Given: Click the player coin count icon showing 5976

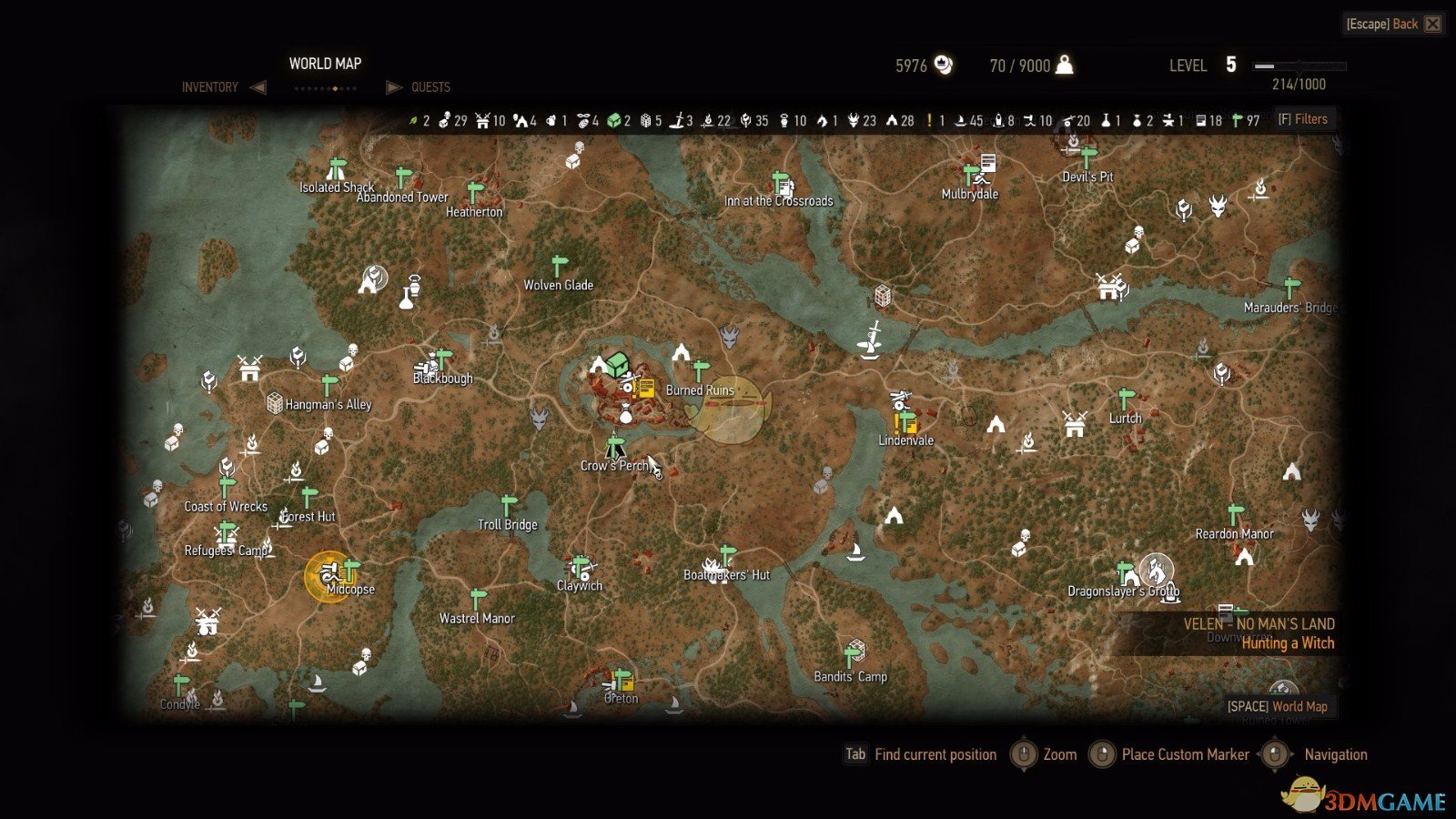Looking at the screenshot, I should tap(944, 65).
